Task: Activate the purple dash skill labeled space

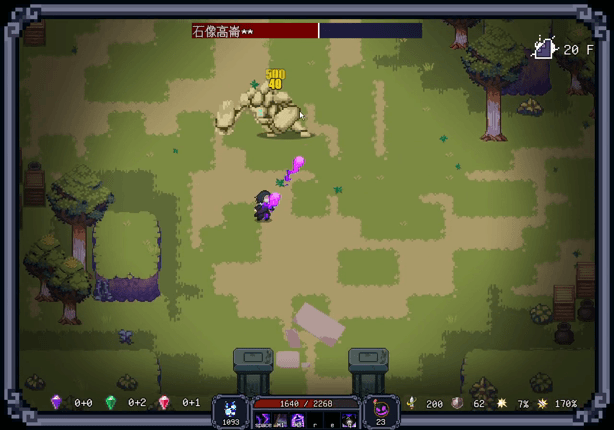Action: click(x=263, y=420)
